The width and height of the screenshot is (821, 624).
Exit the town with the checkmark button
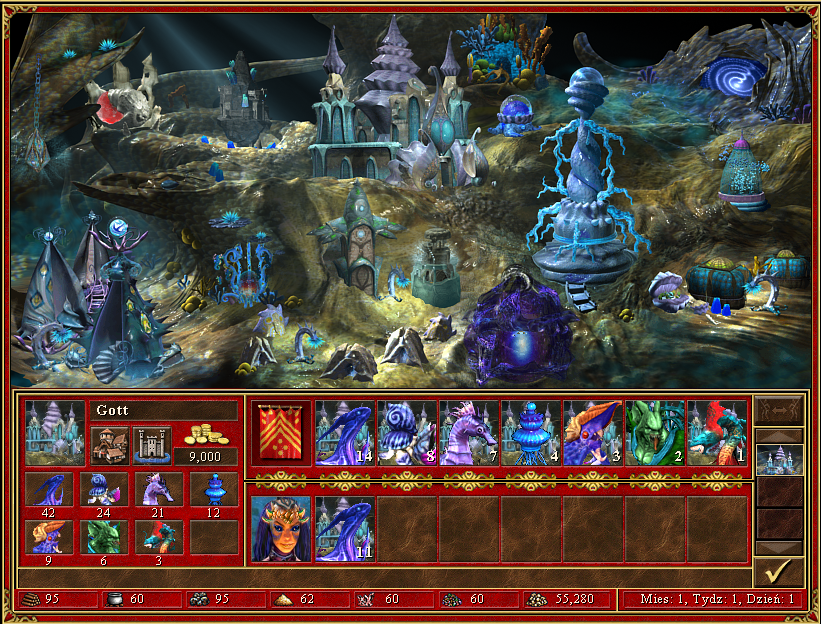778,572
